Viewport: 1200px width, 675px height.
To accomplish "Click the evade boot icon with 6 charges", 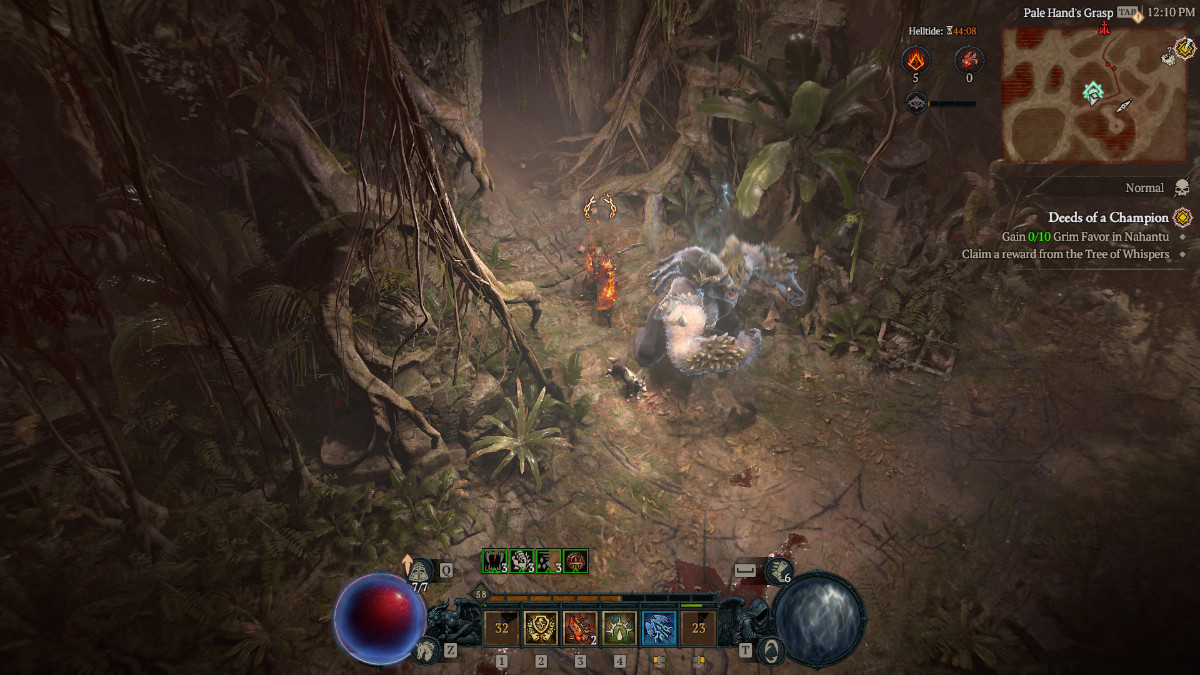I will pyautogui.click(x=778, y=571).
